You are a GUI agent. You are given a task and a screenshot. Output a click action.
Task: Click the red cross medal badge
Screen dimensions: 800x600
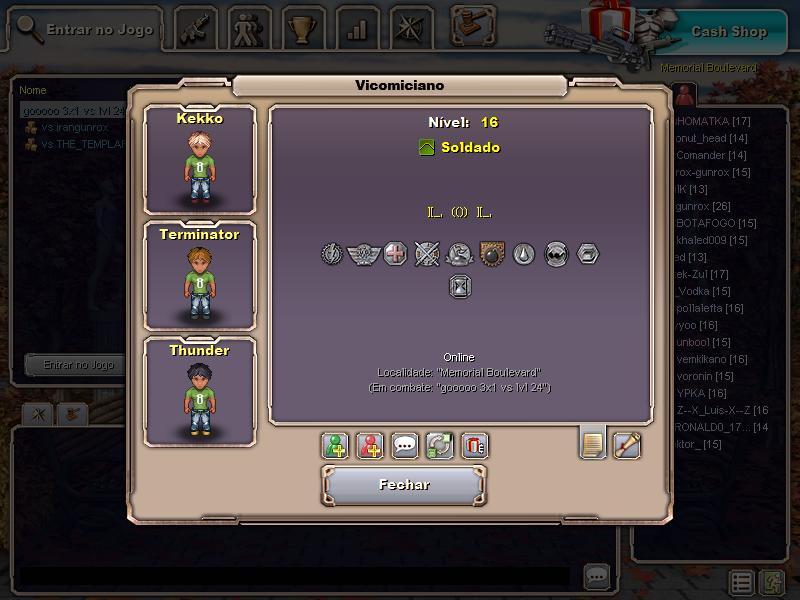(x=396, y=254)
